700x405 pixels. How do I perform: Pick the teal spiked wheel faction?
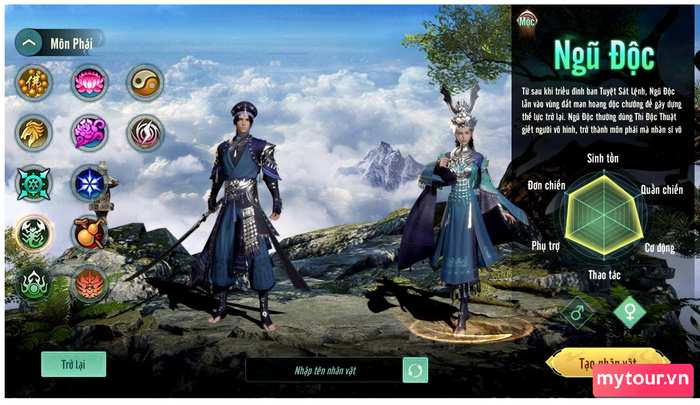click(x=34, y=183)
